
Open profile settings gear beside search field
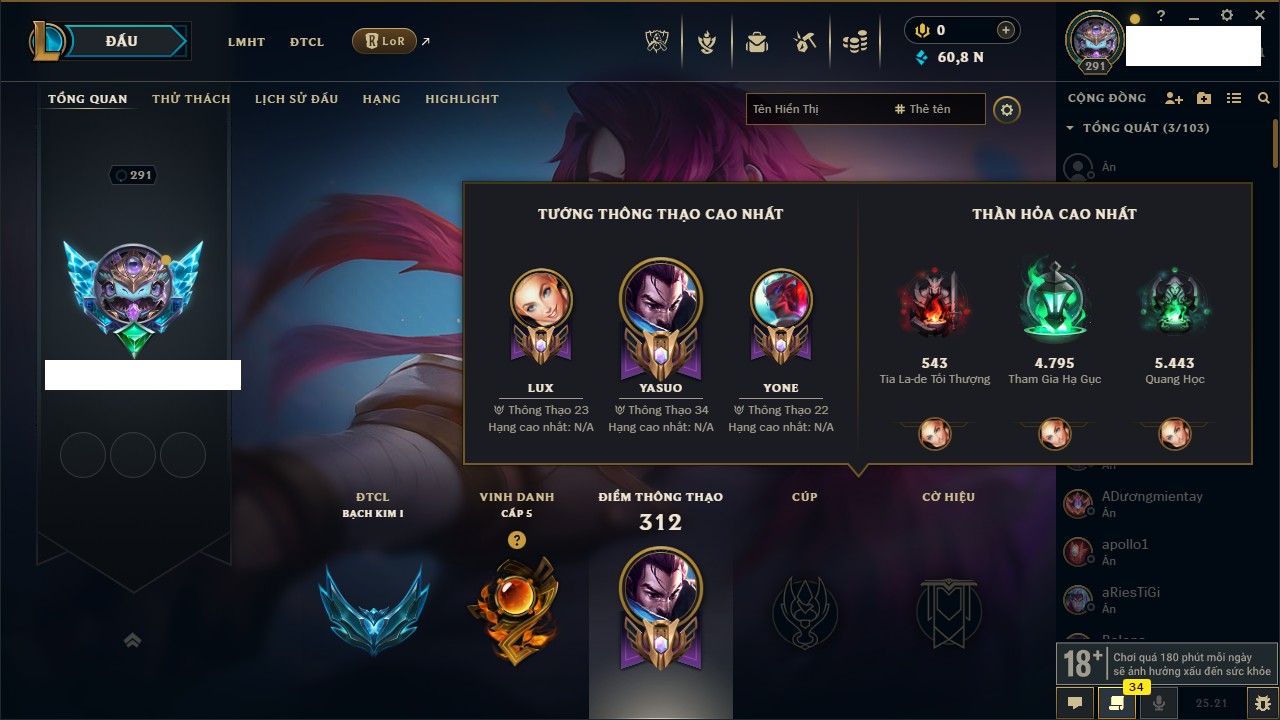coord(1007,109)
